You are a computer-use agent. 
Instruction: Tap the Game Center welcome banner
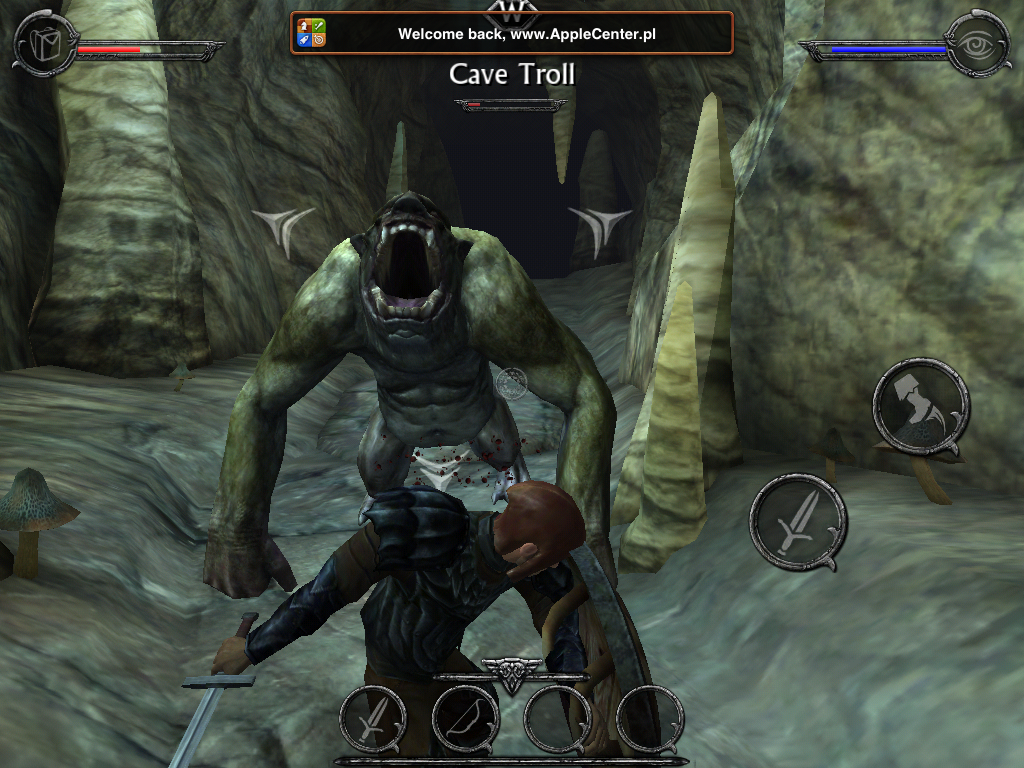pyautogui.click(x=512, y=33)
